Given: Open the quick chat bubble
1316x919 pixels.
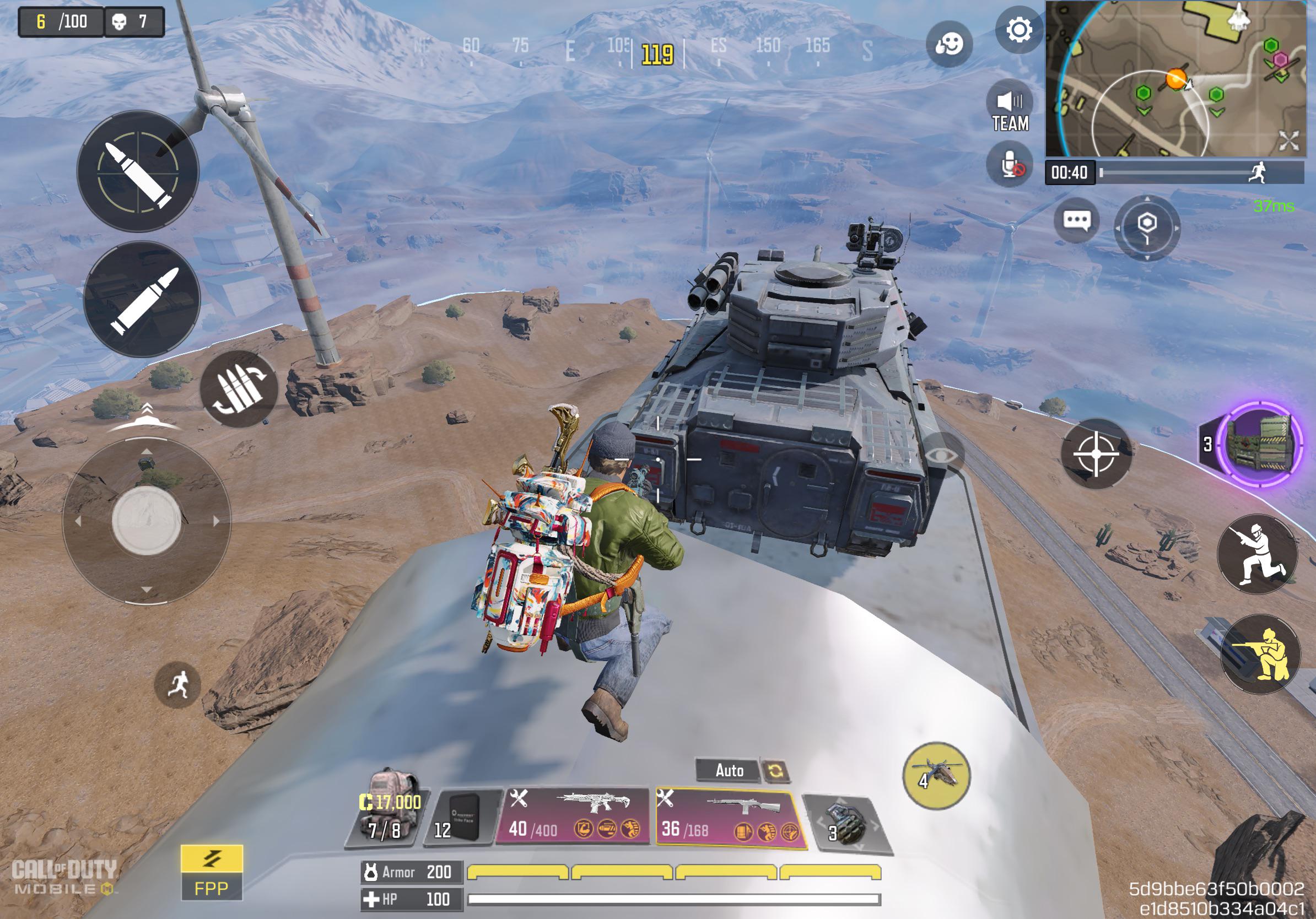Looking at the screenshot, I should pyautogui.click(x=1076, y=220).
